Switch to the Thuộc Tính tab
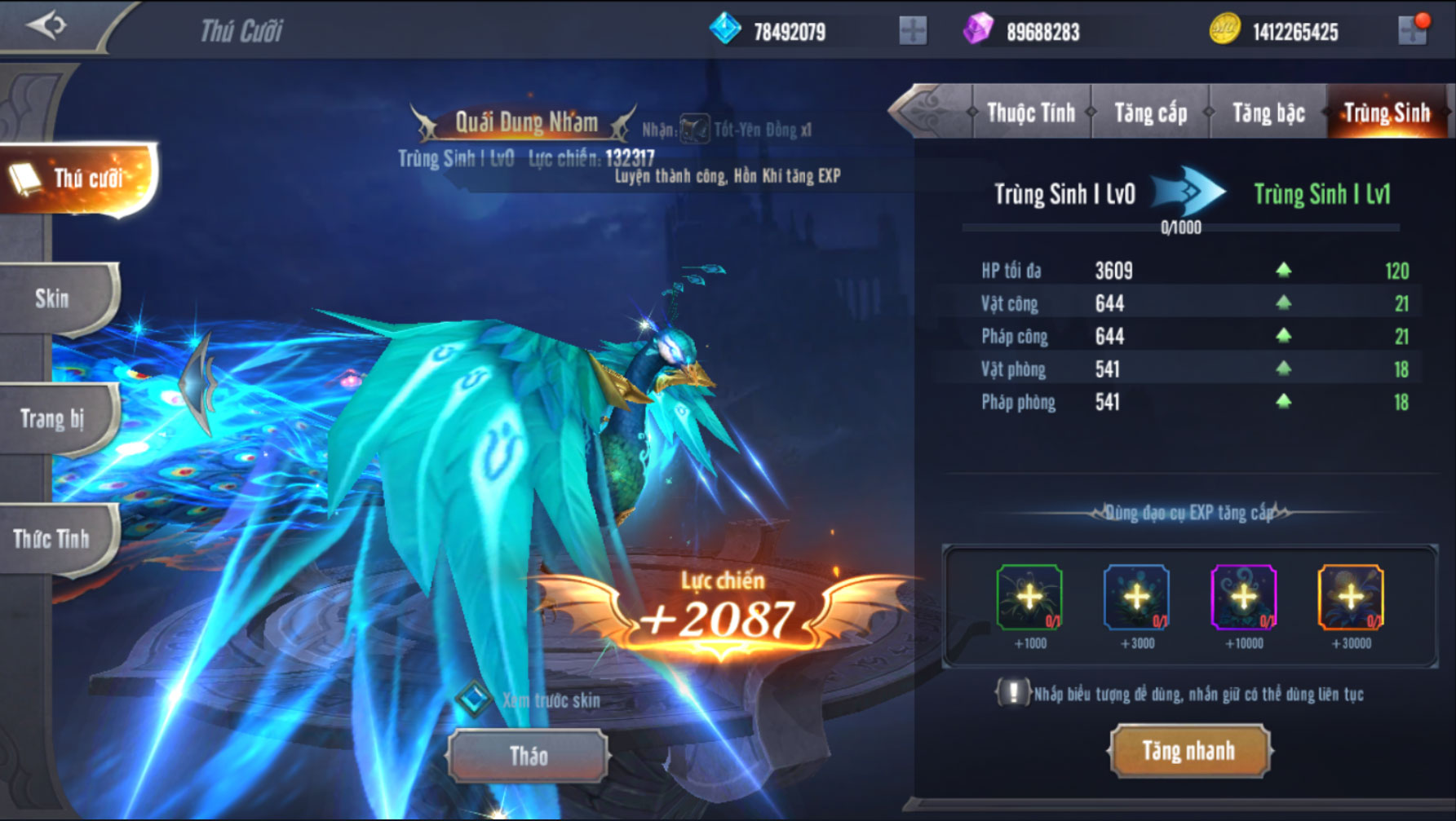This screenshot has width=1456, height=821. pyautogui.click(x=1030, y=113)
